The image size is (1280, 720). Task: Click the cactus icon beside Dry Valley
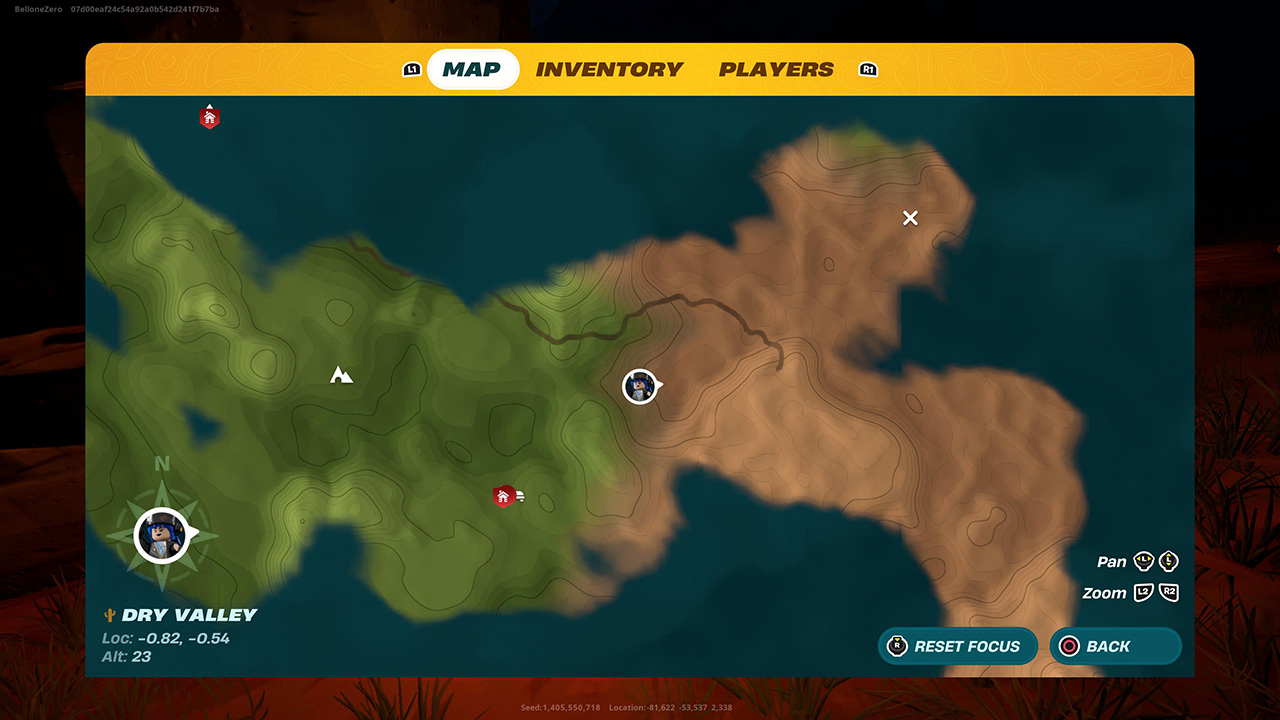point(108,613)
